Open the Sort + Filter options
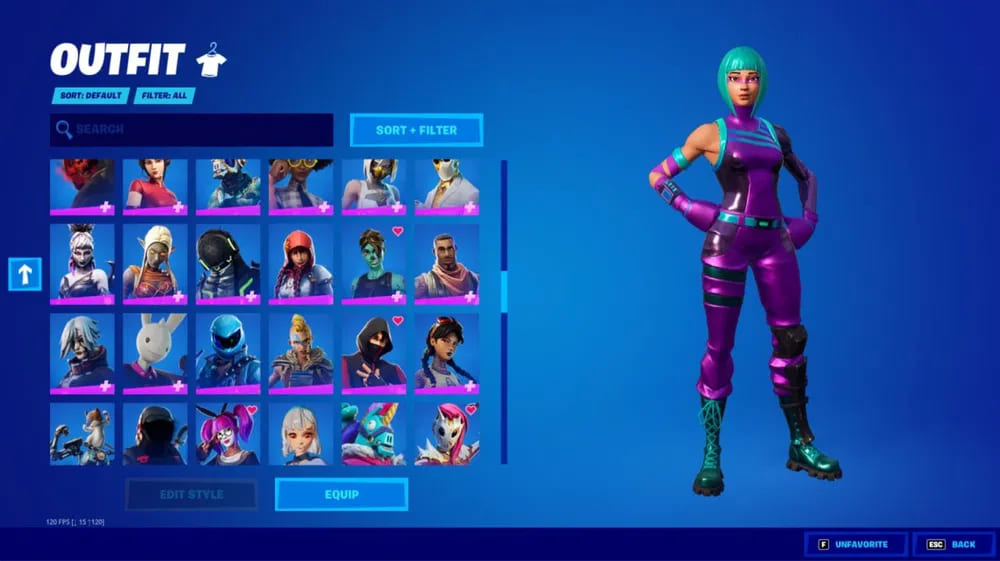This screenshot has width=1000, height=561. pos(416,130)
